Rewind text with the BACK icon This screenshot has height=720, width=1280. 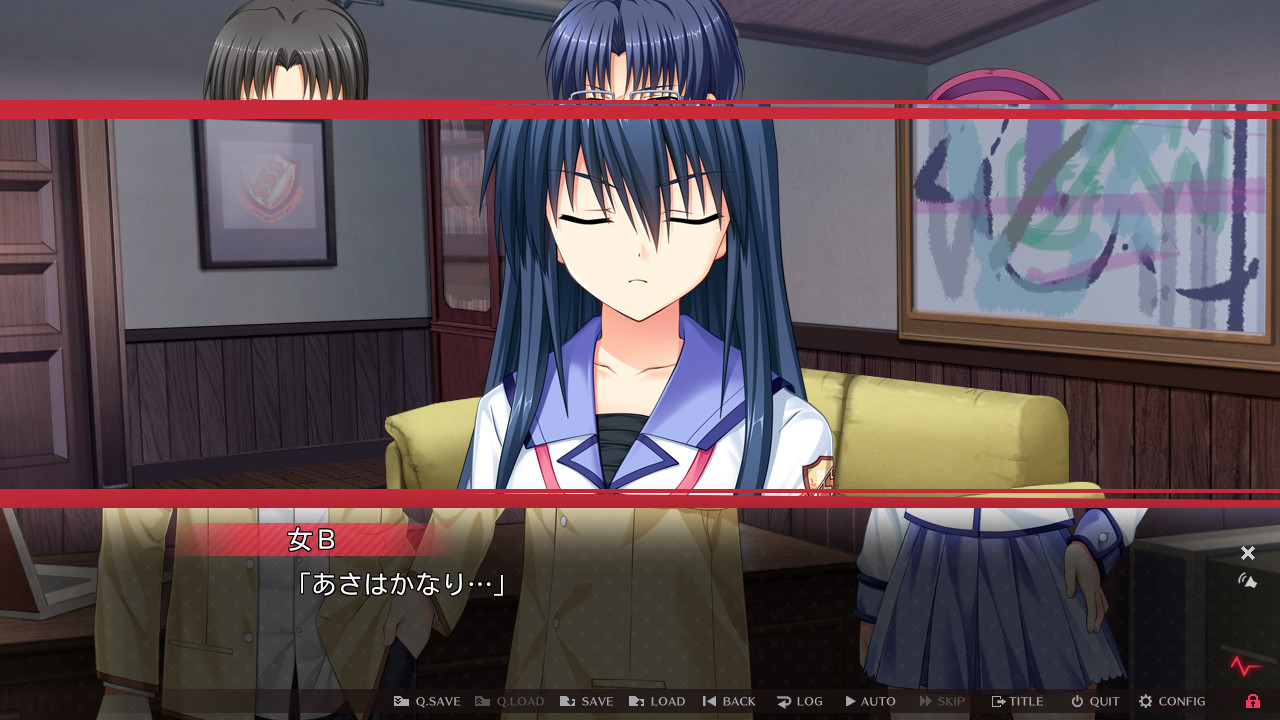click(729, 701)
